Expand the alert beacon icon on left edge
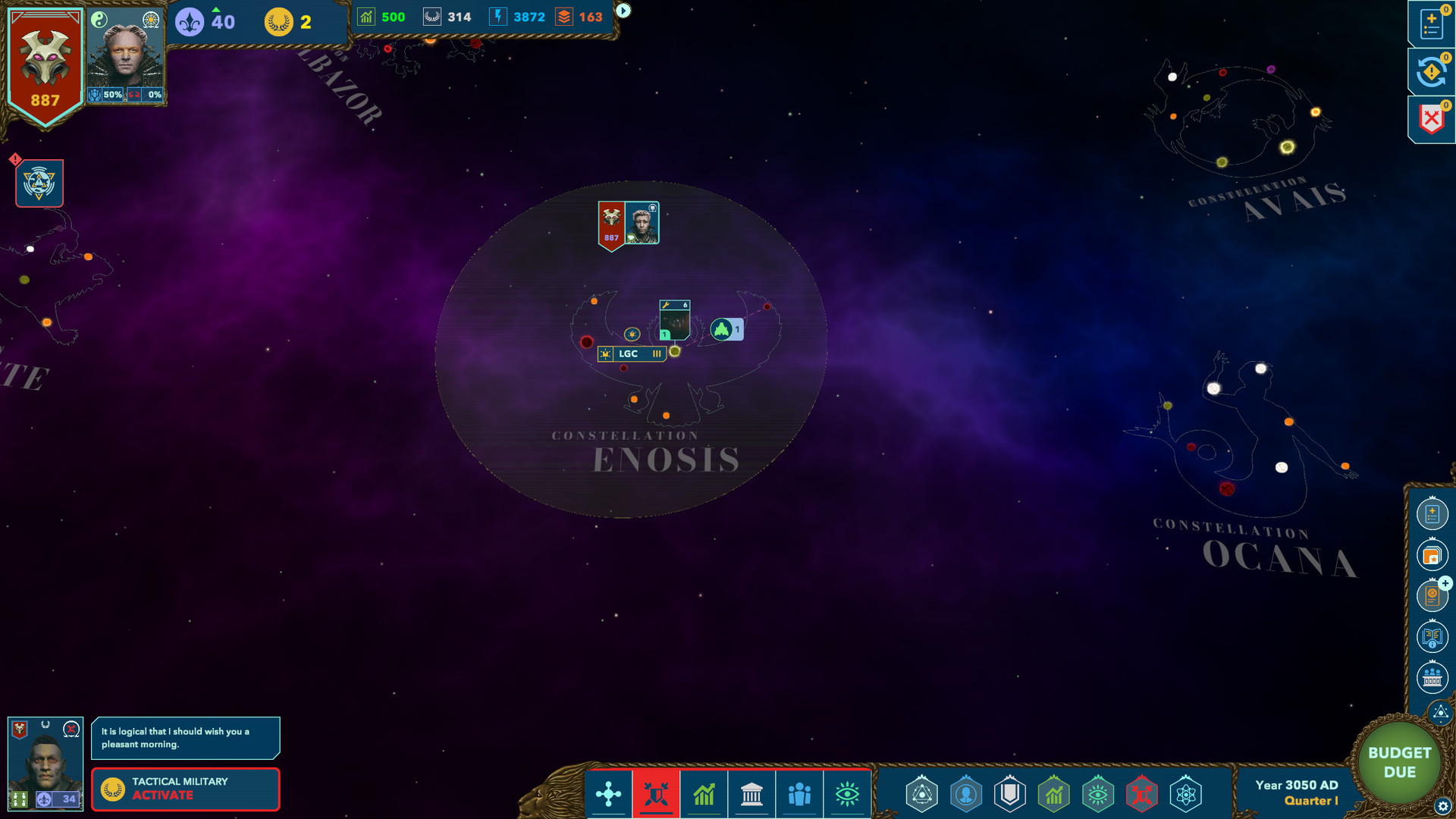 click(39, 183)
